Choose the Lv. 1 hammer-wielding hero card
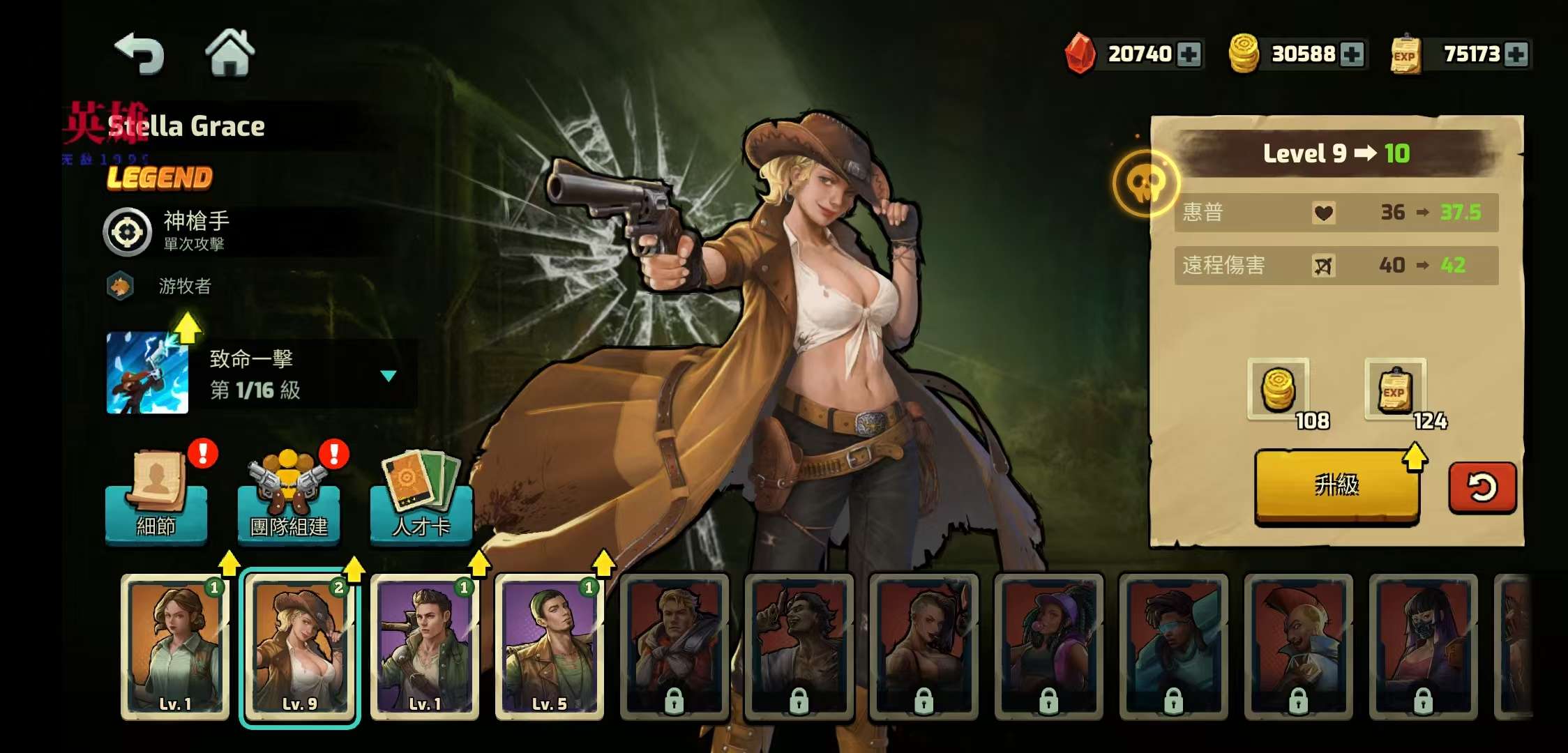 coord(425,646)
